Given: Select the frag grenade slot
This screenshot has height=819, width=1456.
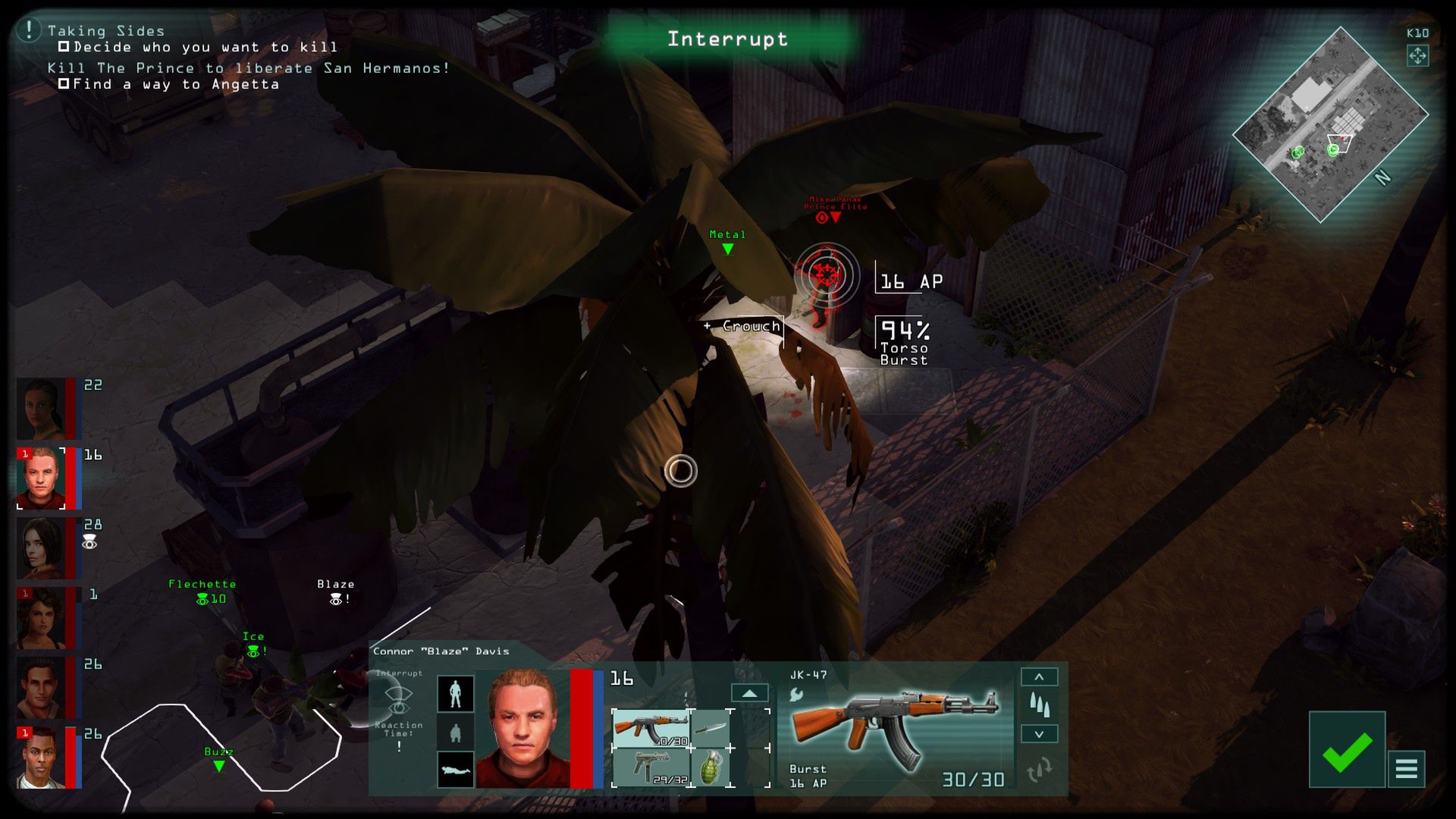Looking at the screenshot, I should [711, 767].
